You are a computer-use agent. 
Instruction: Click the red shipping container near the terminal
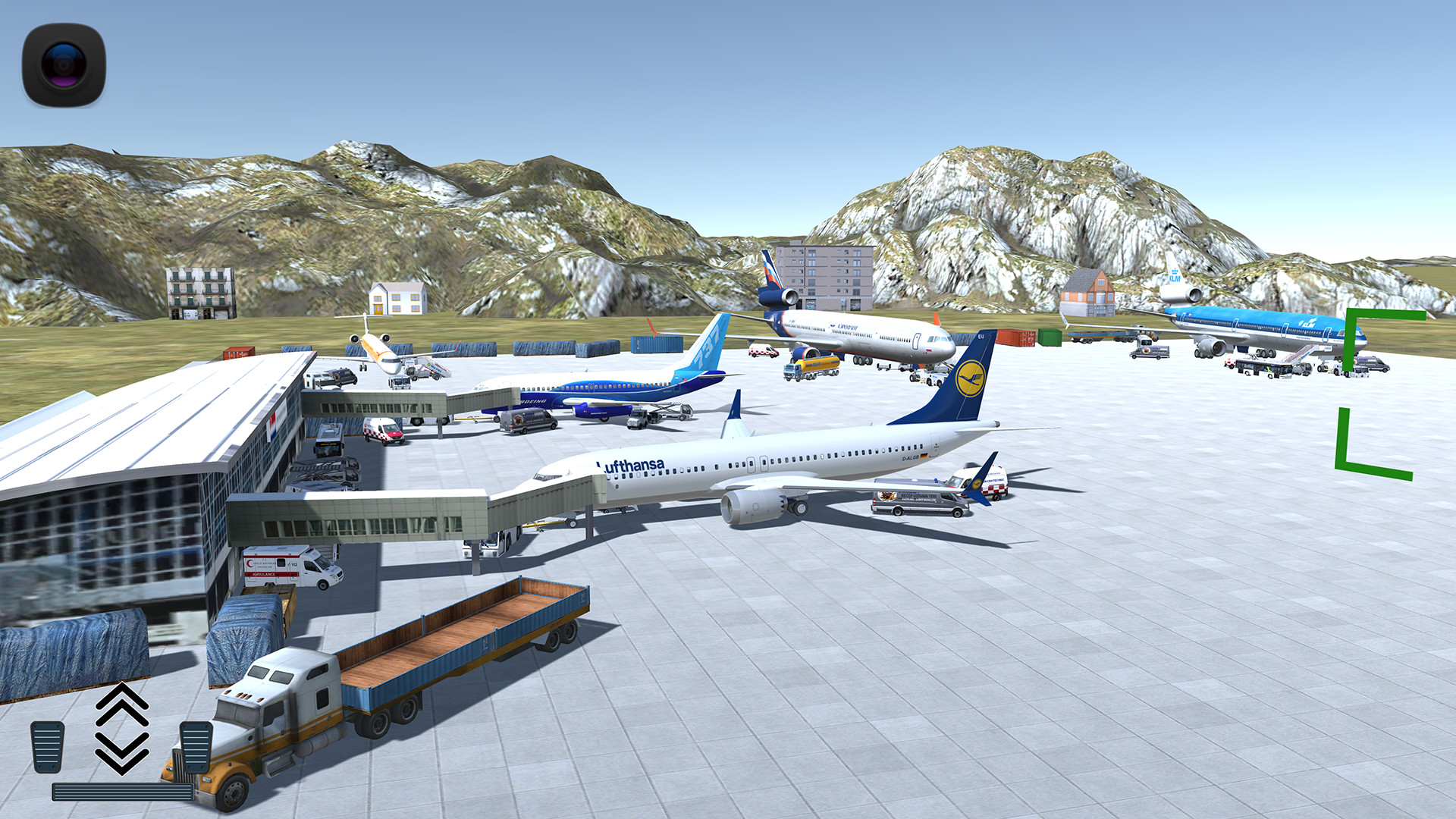point(239,351)
